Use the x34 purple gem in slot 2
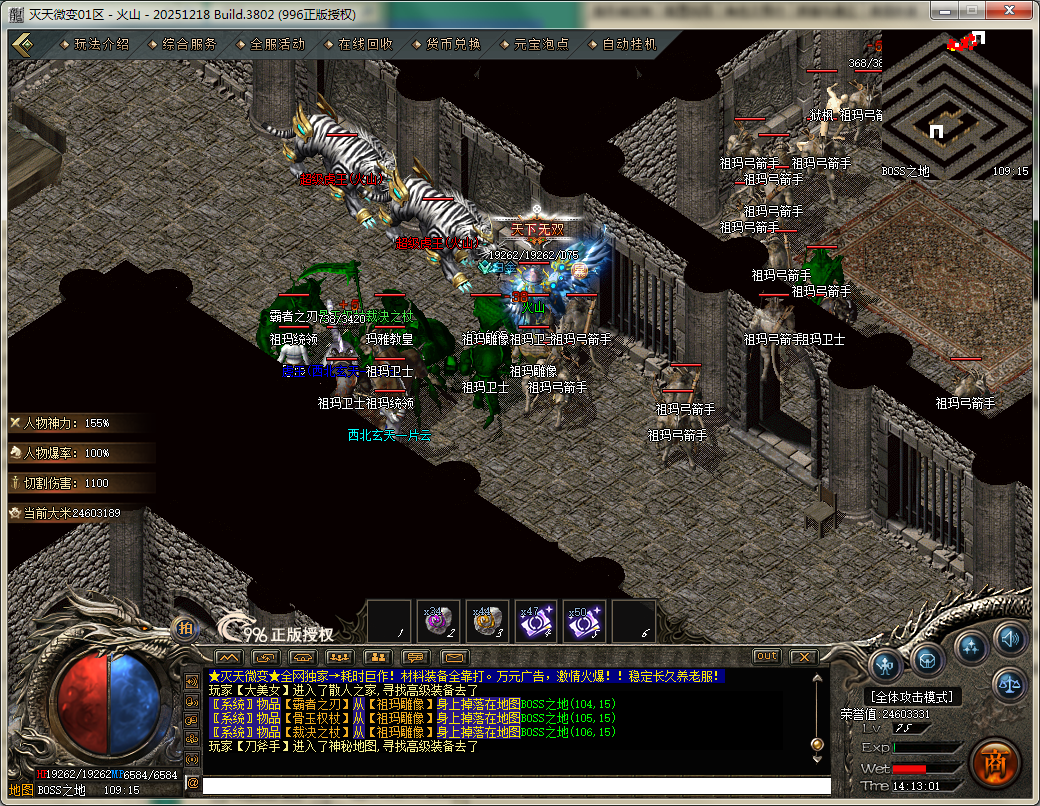Screen dimensions: 1040x806 coord(438,622)
